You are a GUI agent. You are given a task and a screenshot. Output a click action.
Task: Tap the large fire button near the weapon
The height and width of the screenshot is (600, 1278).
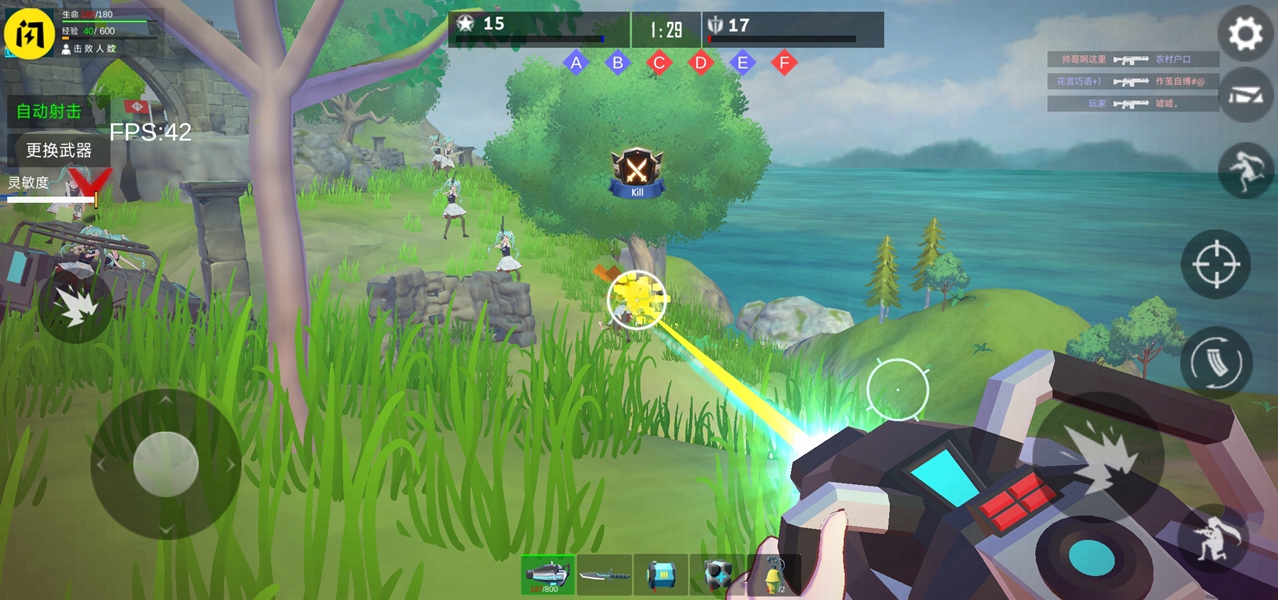1098,456
